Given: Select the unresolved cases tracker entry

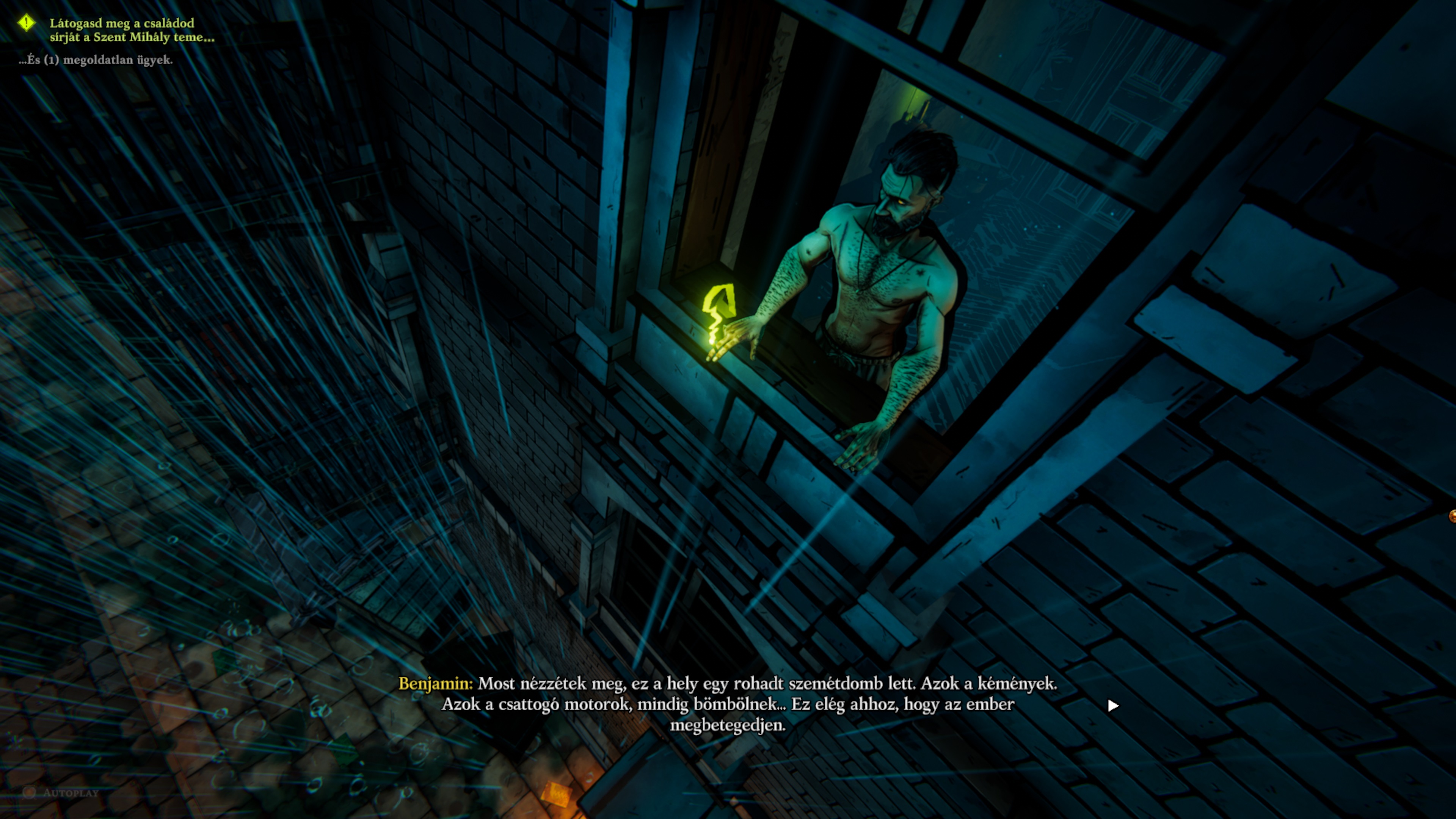Looking at the screenshot, I should click(96, 60).
